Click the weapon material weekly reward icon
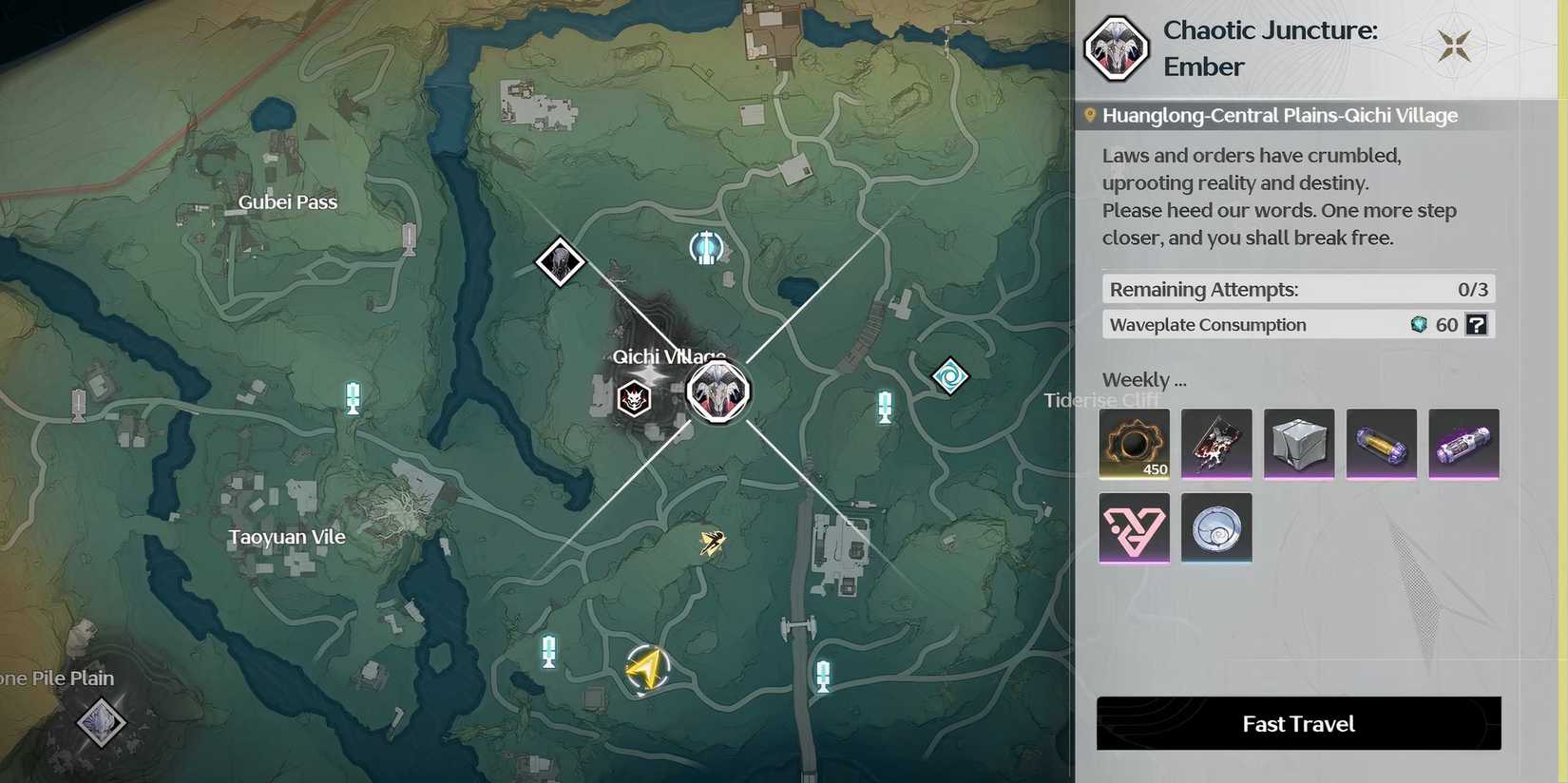1568x783 pixels. 1216,443
